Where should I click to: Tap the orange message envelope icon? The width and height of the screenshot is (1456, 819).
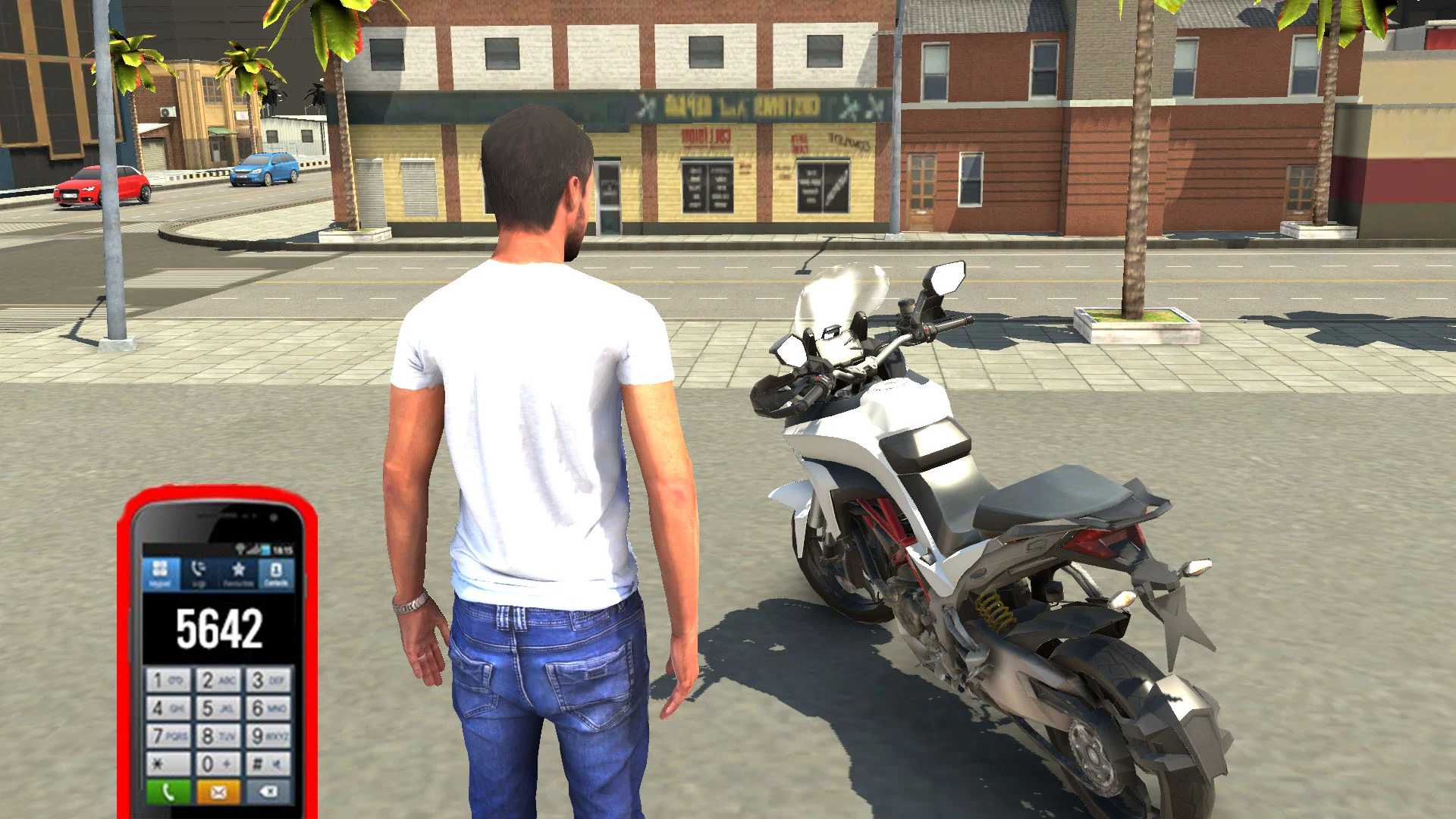219,792
